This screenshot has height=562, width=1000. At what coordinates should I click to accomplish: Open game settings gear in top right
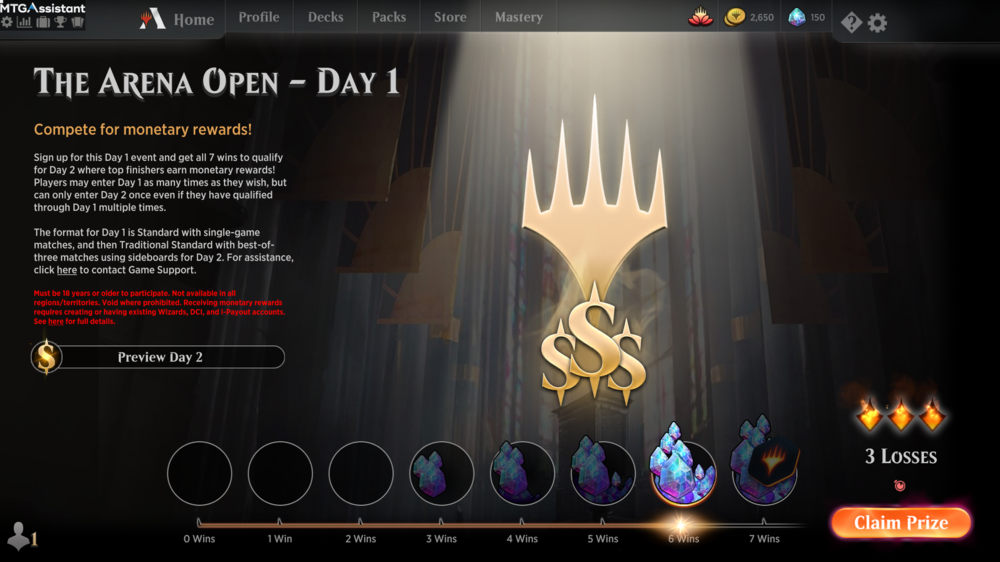877,22
